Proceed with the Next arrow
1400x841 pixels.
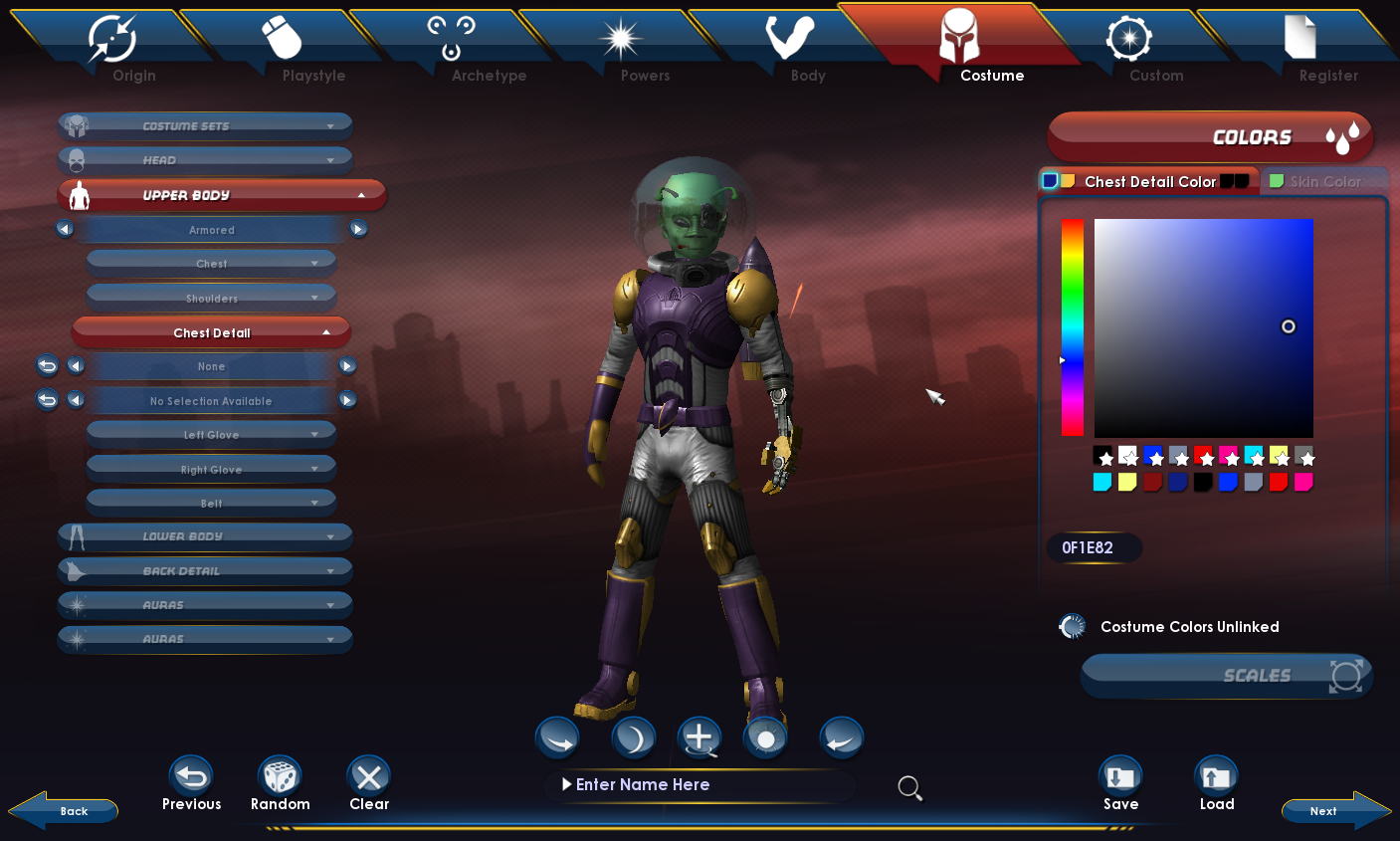(1334, 810)
